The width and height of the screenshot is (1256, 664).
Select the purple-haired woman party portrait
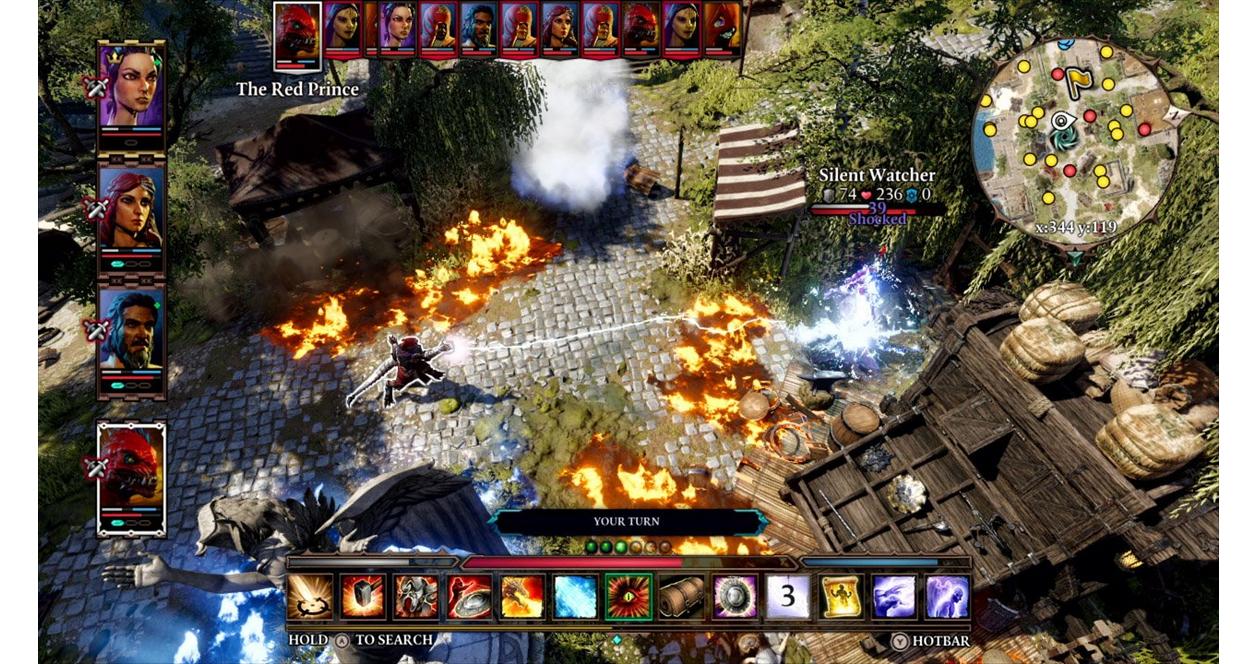coord(132,86)
